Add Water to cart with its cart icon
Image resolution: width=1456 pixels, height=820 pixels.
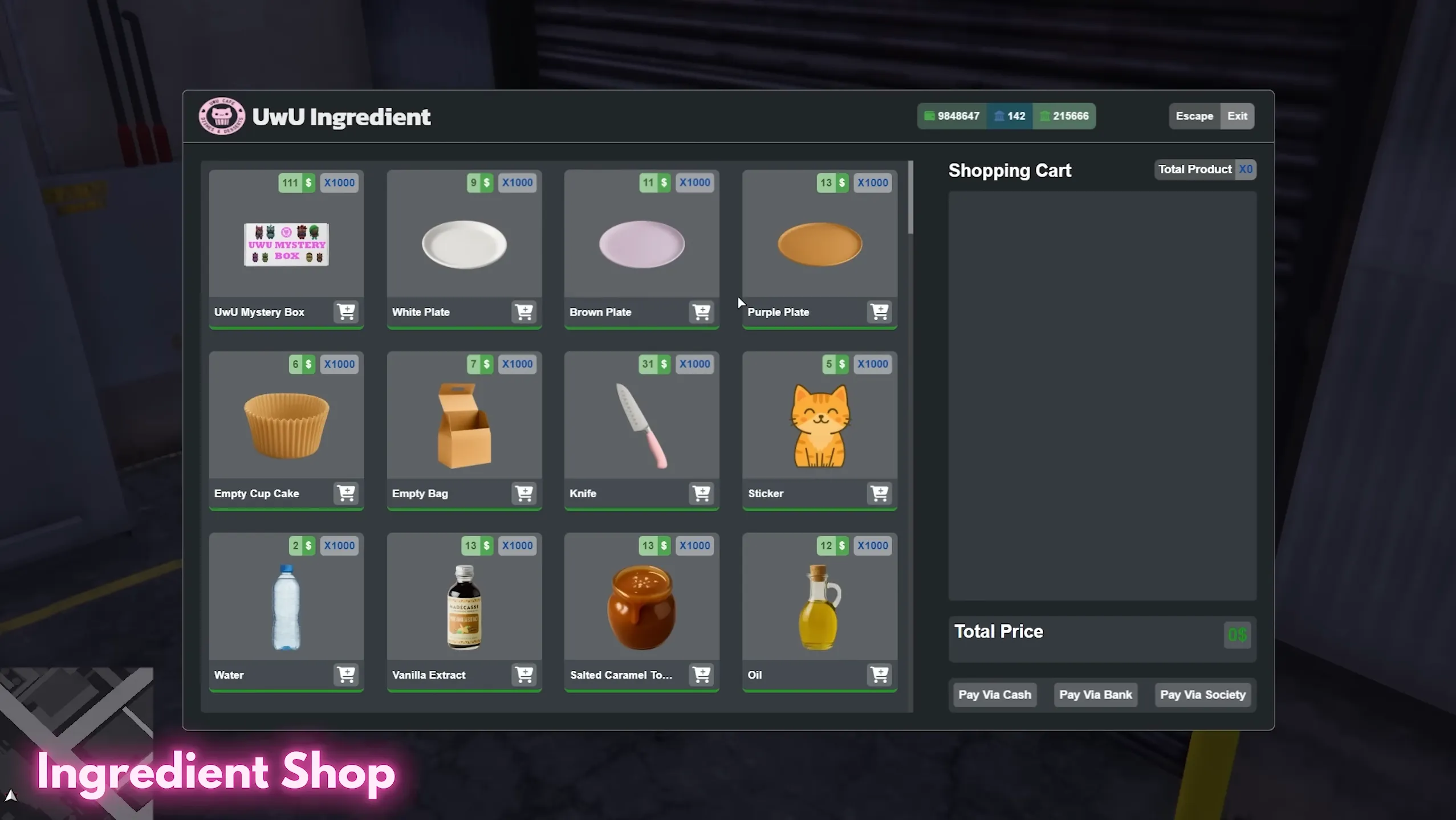pos(345,675)
